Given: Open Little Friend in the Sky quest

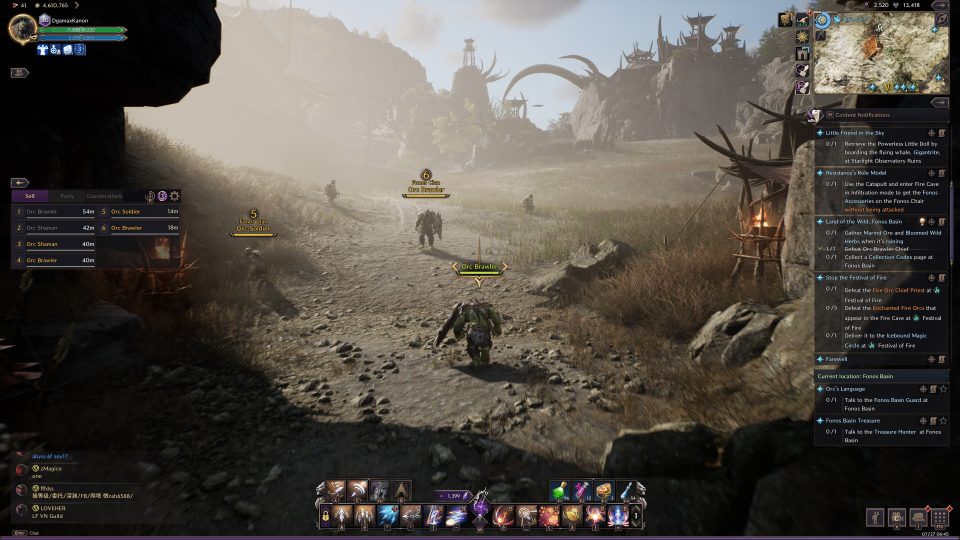Looking at the screenshot, I should tap(855, 132).
